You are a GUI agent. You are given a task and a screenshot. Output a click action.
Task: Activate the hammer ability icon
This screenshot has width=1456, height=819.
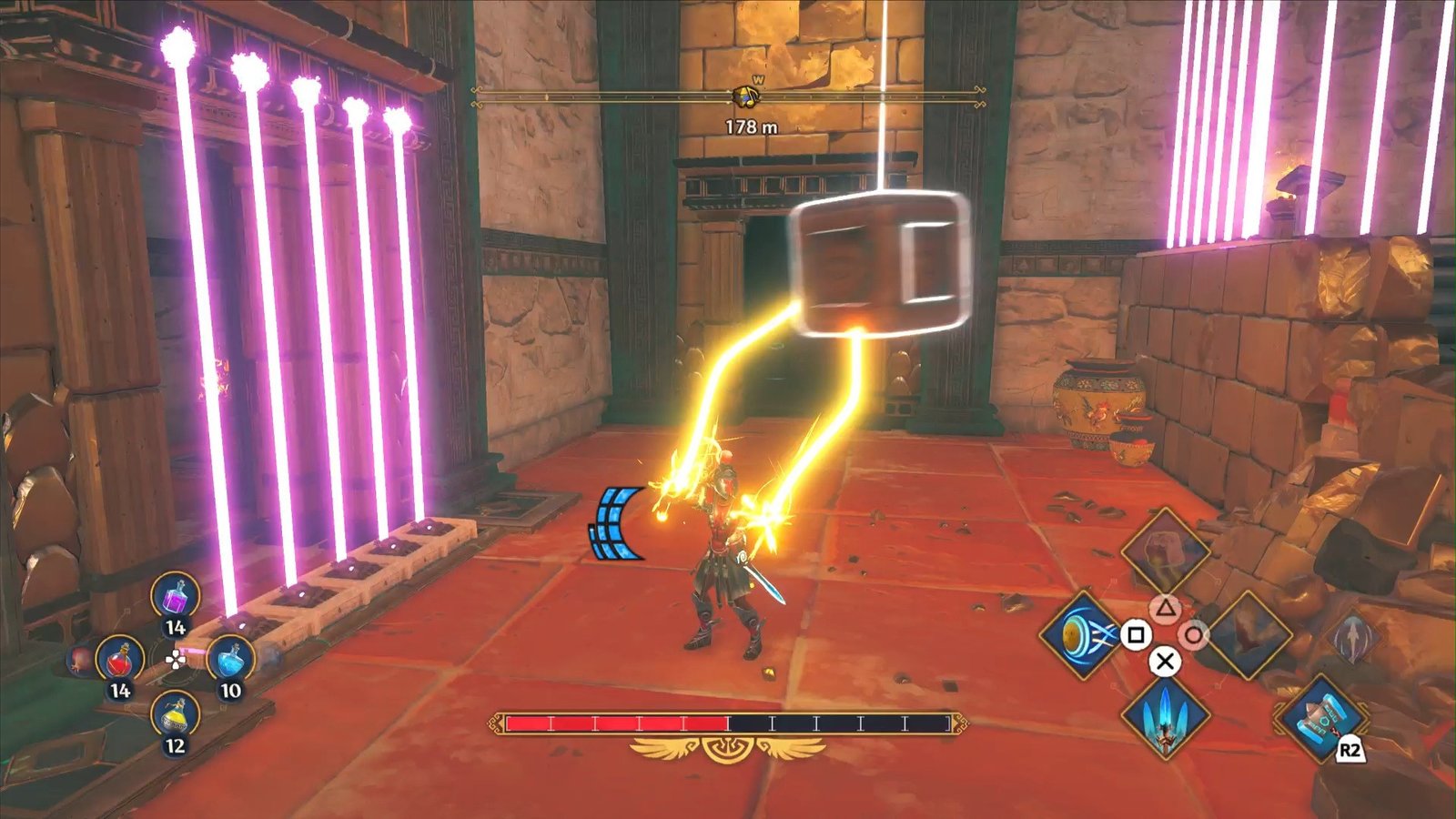pyautogui.click(x=1319, y=718)
